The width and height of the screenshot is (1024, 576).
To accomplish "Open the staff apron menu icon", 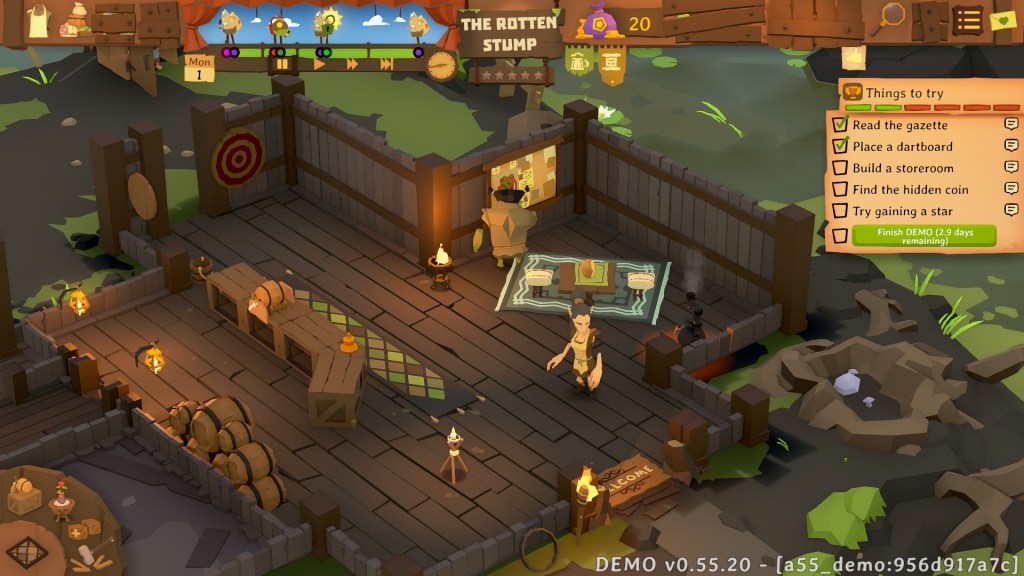I will pos(38,20).
